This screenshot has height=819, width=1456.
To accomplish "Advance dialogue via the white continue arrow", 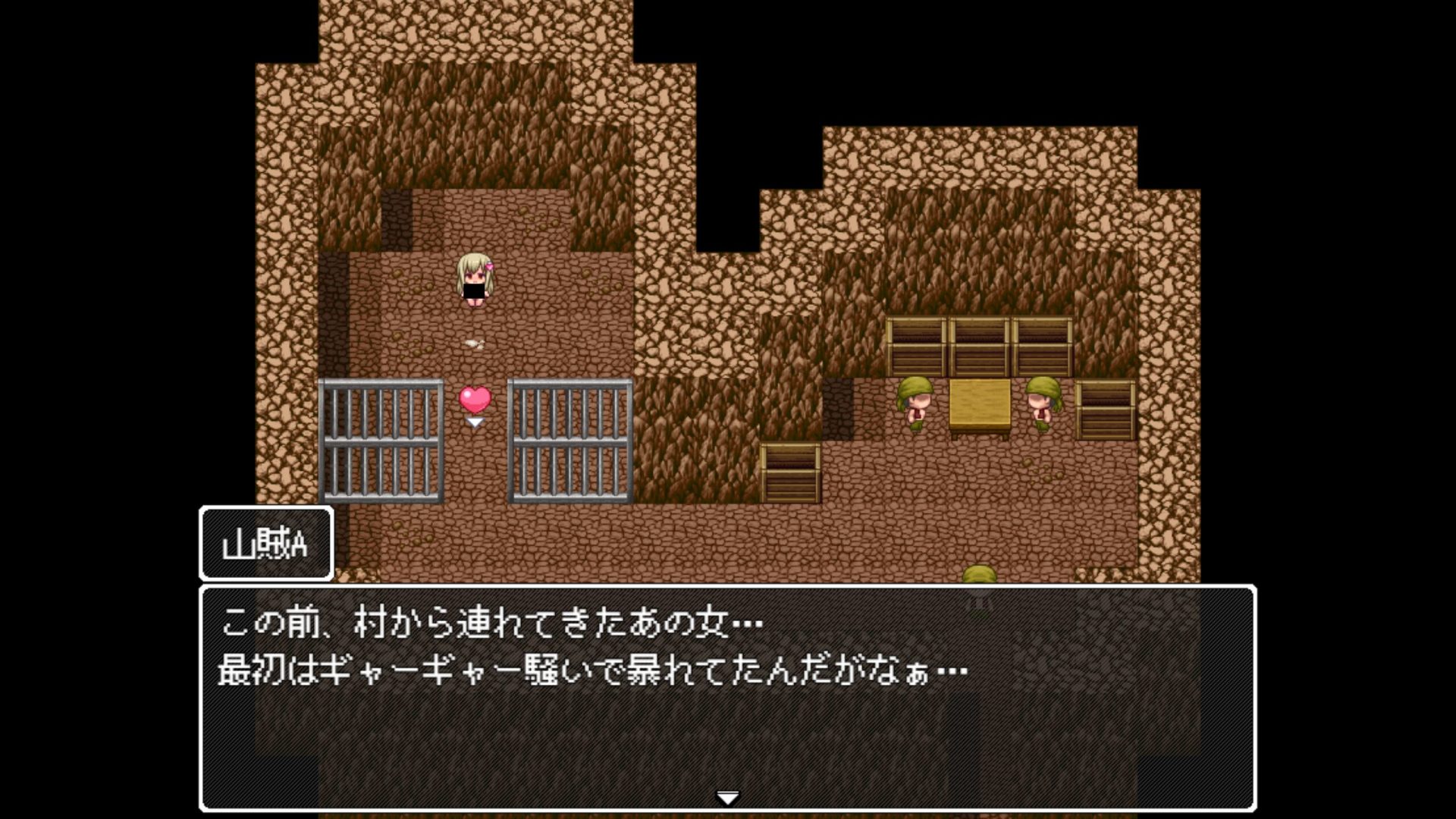I will [x=727, y=798].
